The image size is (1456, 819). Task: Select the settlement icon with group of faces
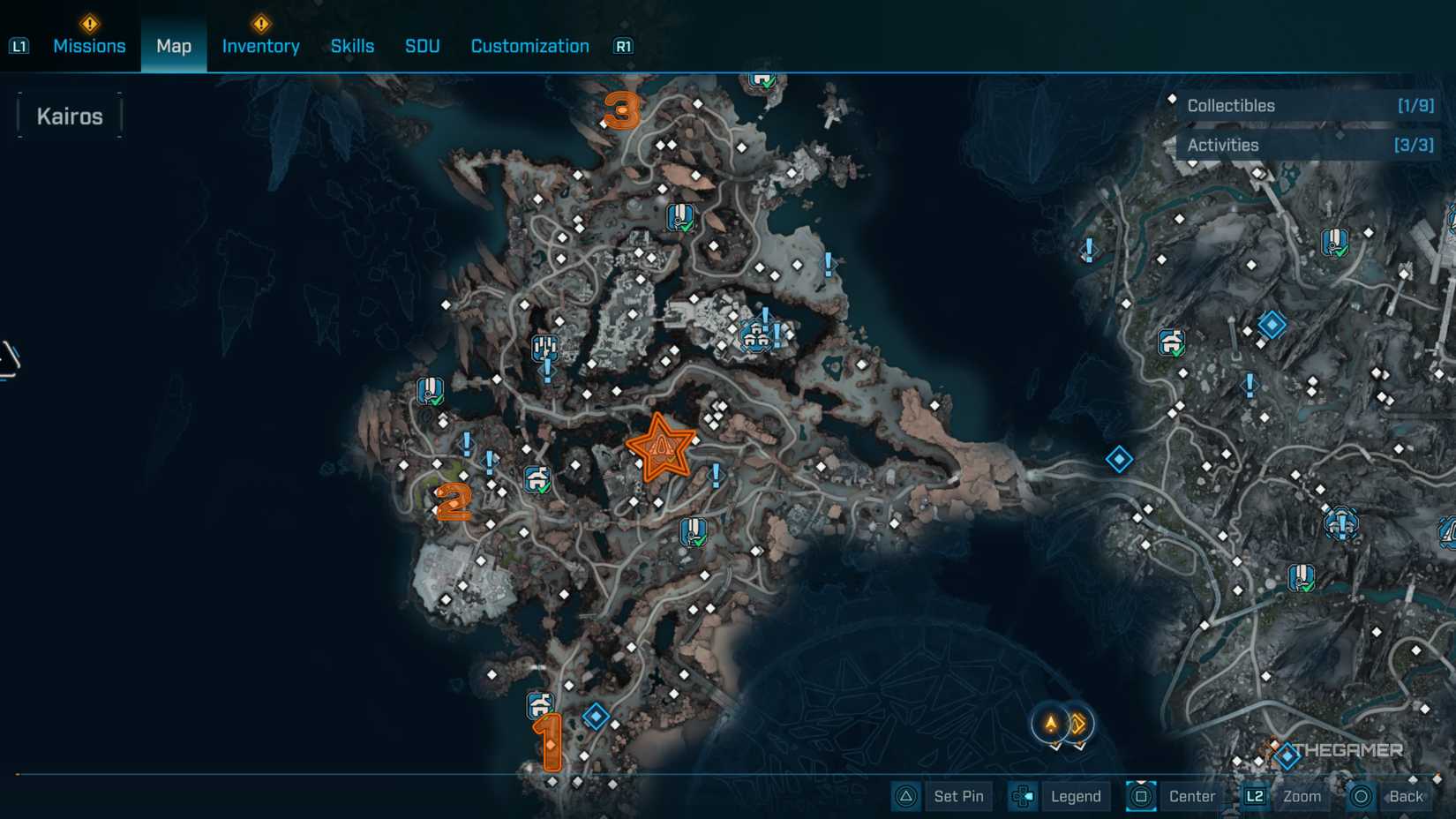tap(755, 335)
